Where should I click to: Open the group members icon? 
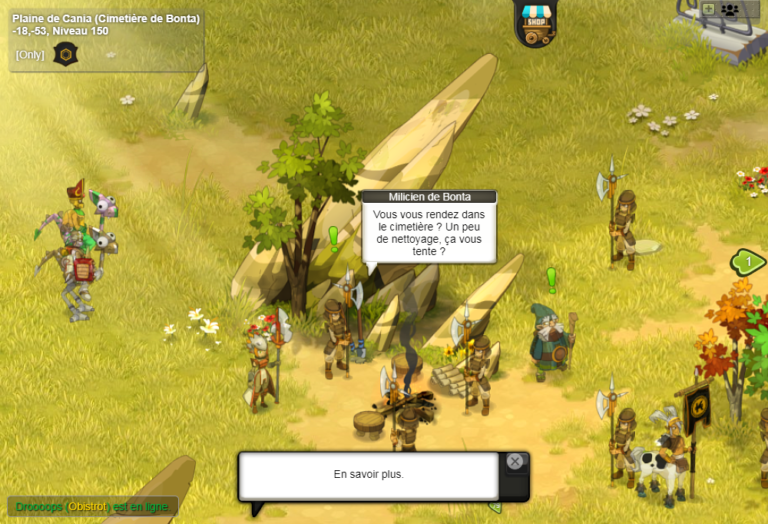tap(729, 9)
